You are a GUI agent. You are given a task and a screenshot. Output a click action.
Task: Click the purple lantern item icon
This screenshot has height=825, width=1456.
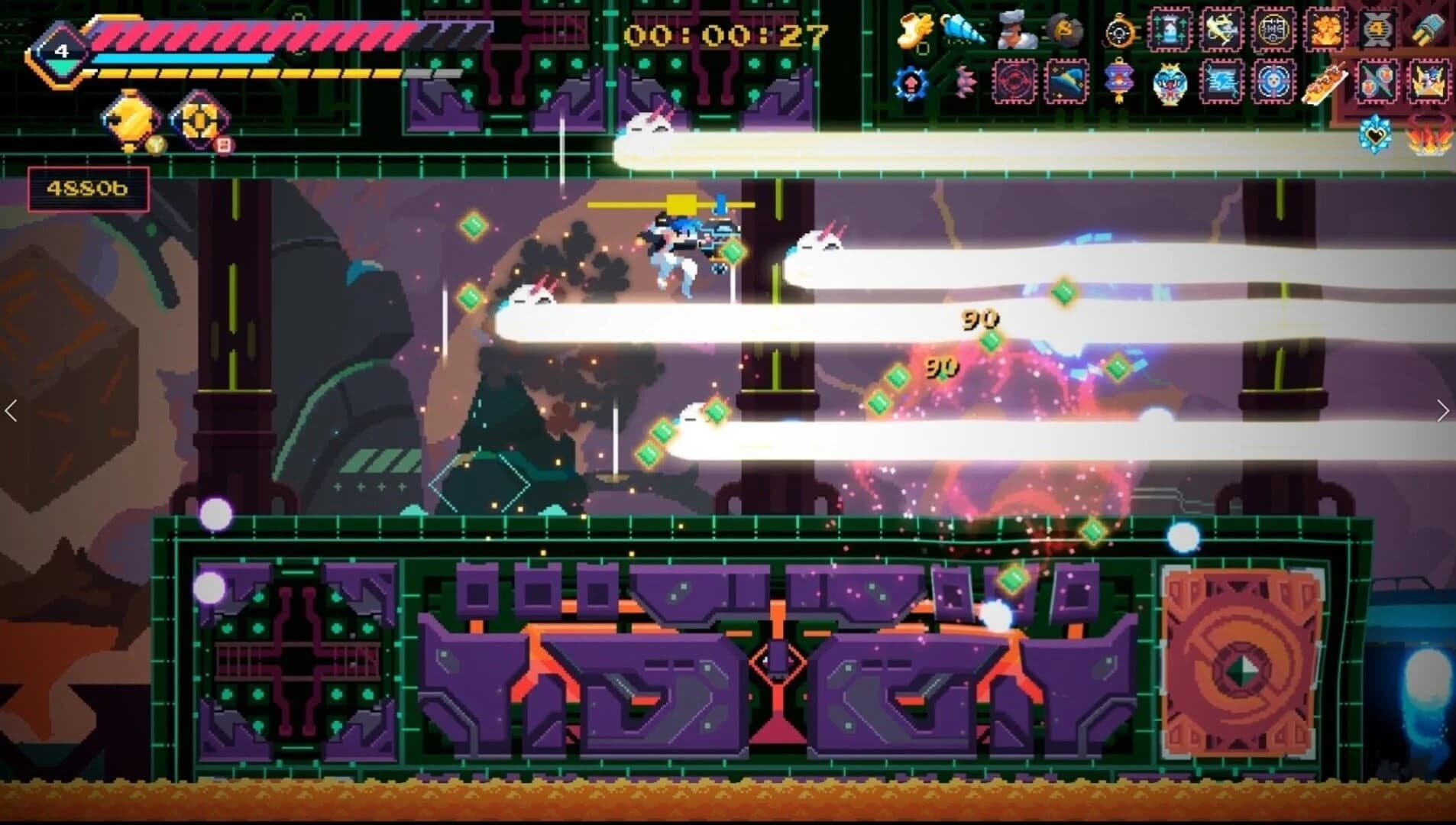(1119, 79)
